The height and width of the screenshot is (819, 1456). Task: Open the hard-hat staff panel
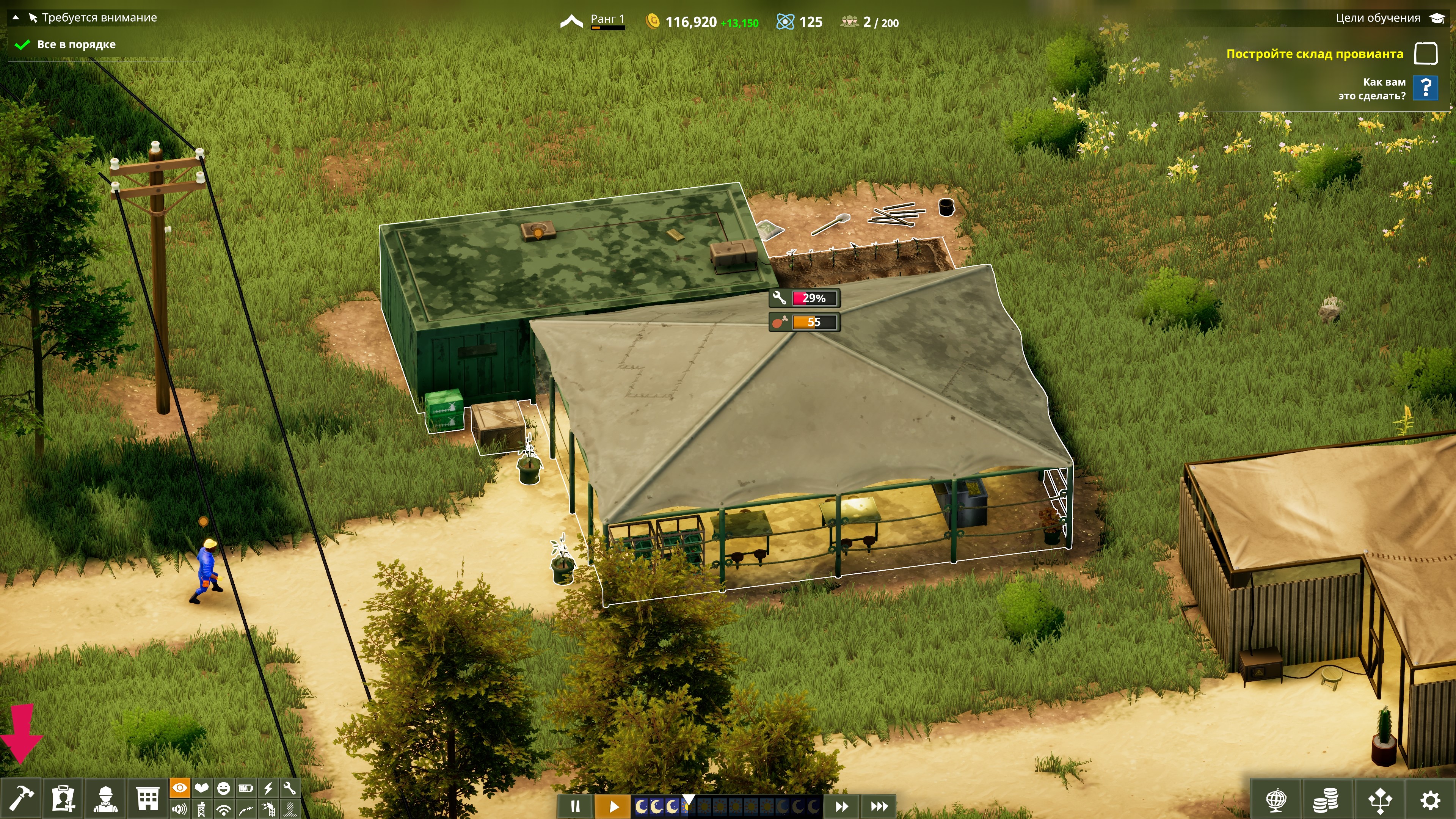coord(106,799)
